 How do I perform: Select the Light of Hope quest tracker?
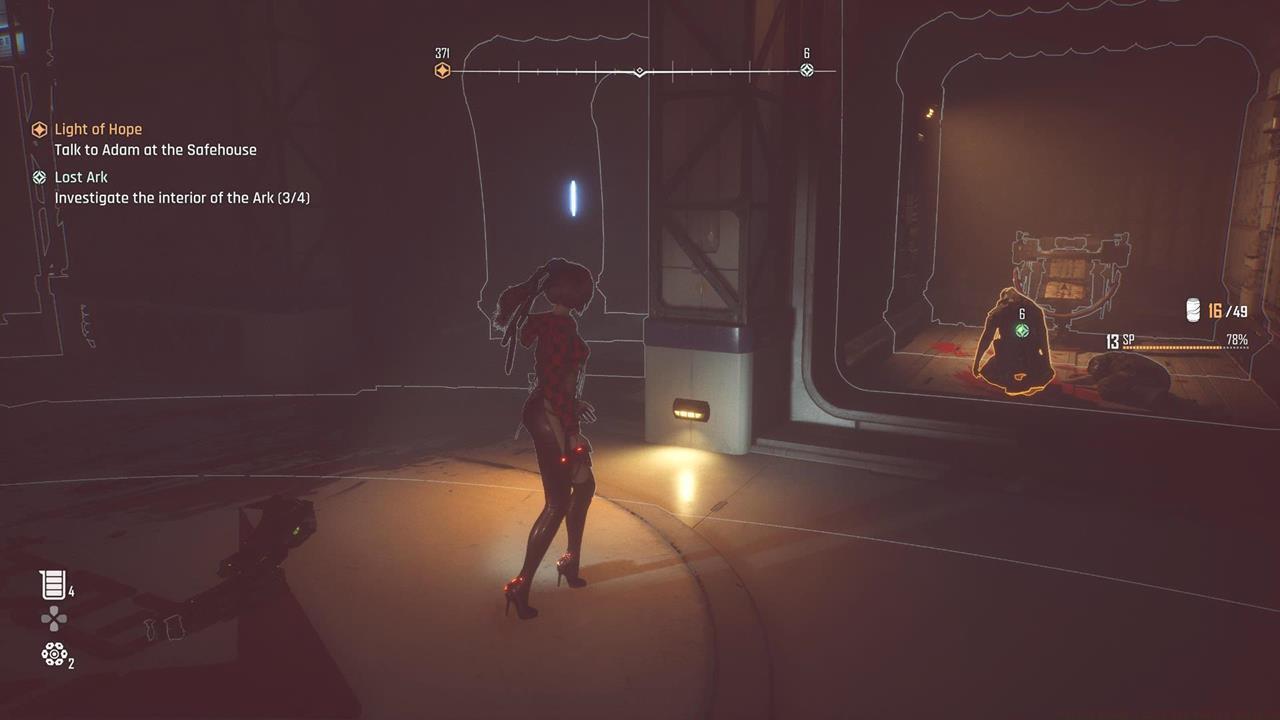tap(97, 129)
